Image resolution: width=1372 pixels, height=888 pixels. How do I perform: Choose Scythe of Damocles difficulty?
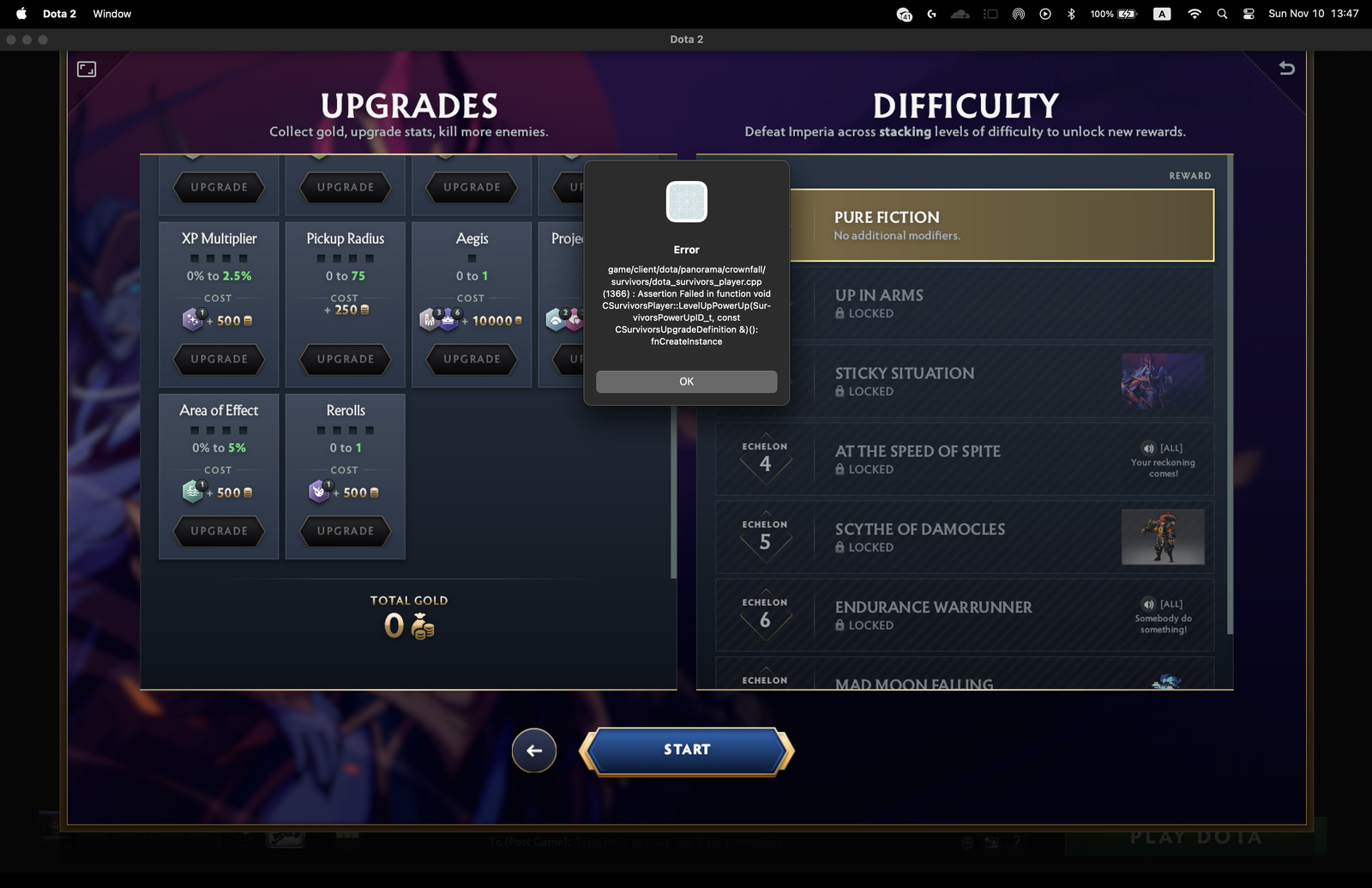coord(965,537)
